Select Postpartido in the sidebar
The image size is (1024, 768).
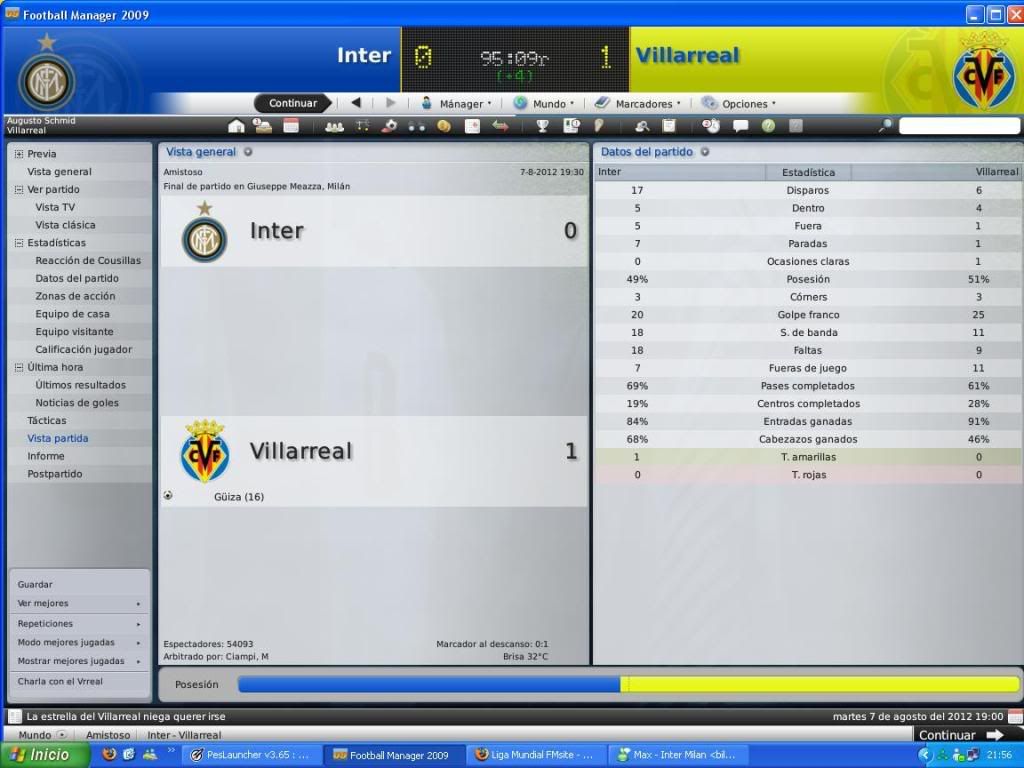point(55,474)
